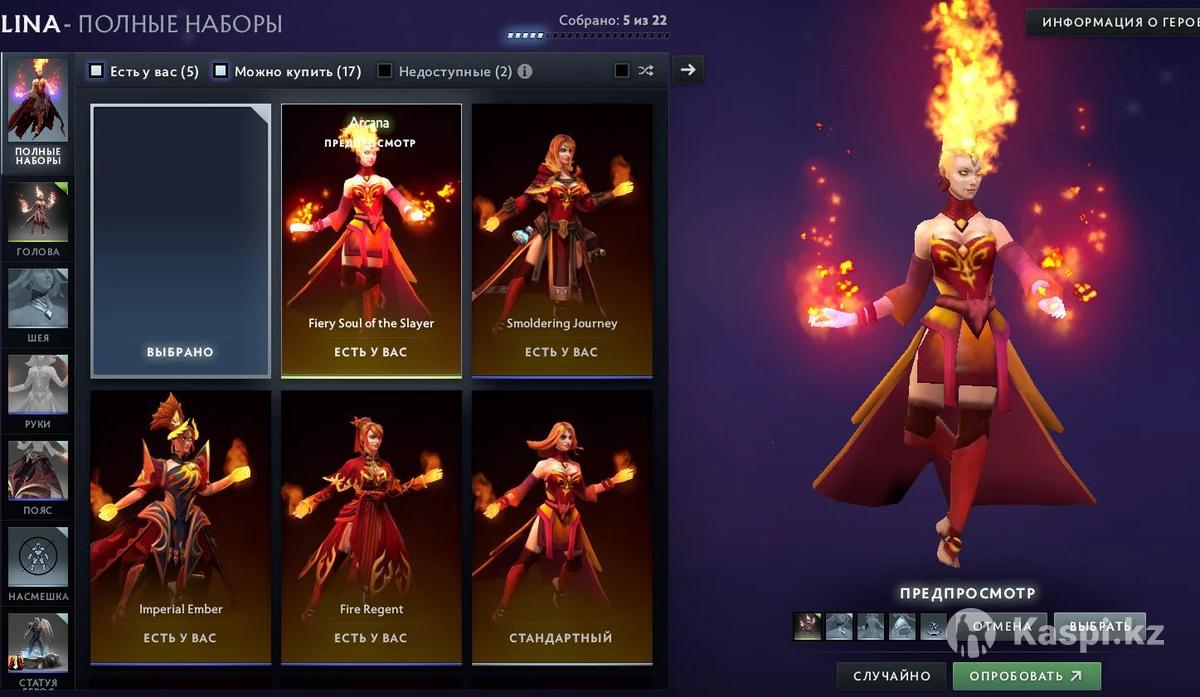Image resolution: width=1200 pixels, height=697 pixels.
Task: Open the Arms (Руки) slot tab
Action: [x=38, y=390]
